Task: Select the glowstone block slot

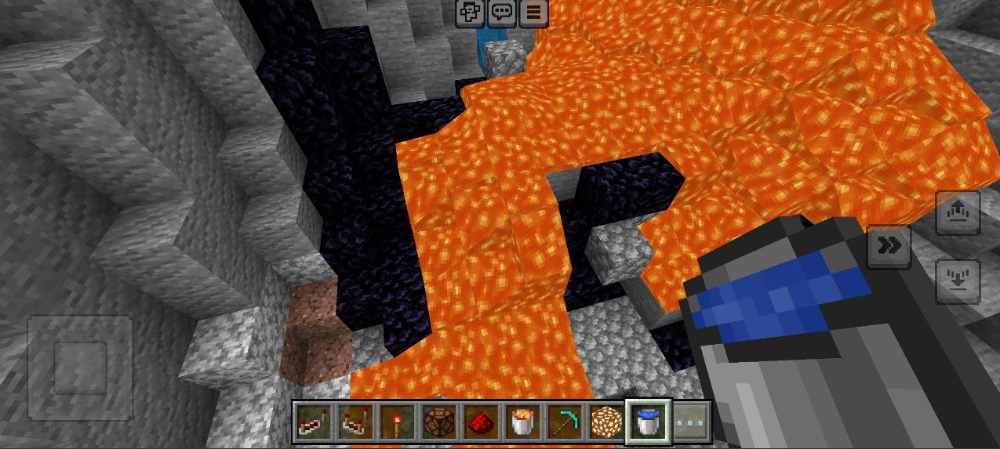Action: tap(607, 420)
